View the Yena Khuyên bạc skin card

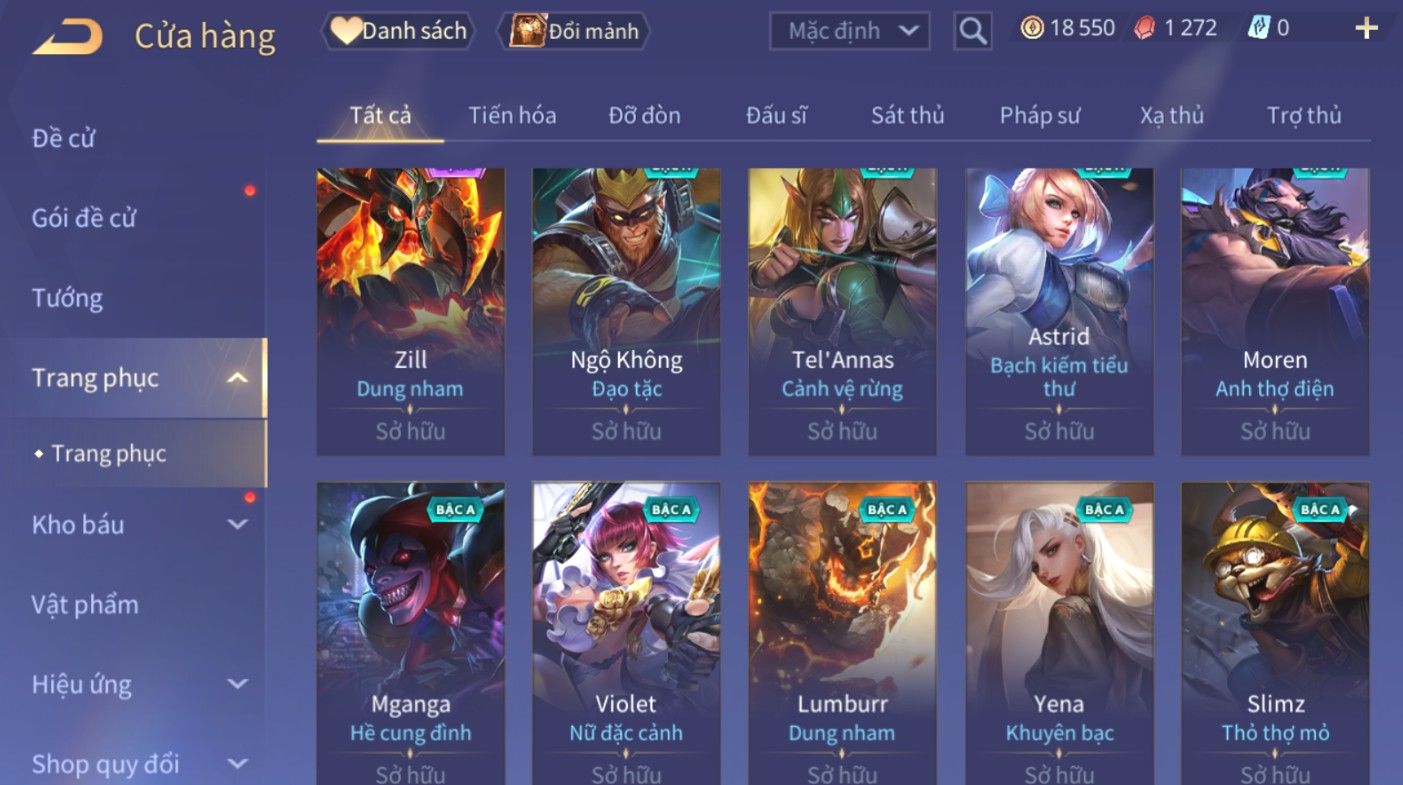pyautogui.click(x=1059, y=630)
